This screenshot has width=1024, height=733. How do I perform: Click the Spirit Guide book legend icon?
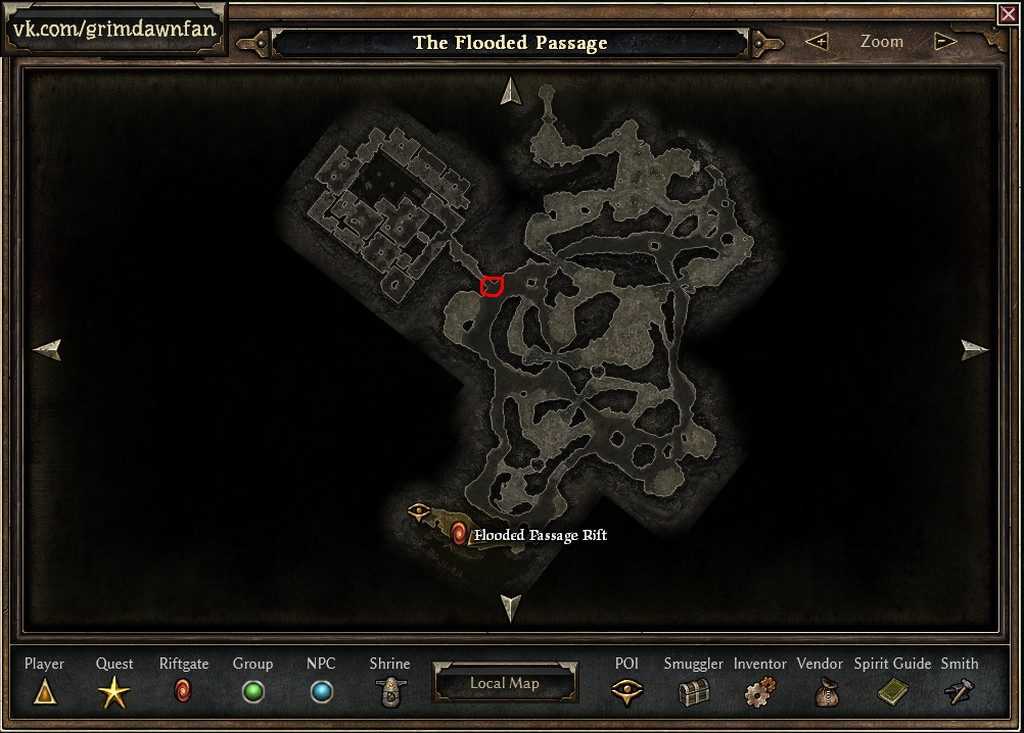892,692
